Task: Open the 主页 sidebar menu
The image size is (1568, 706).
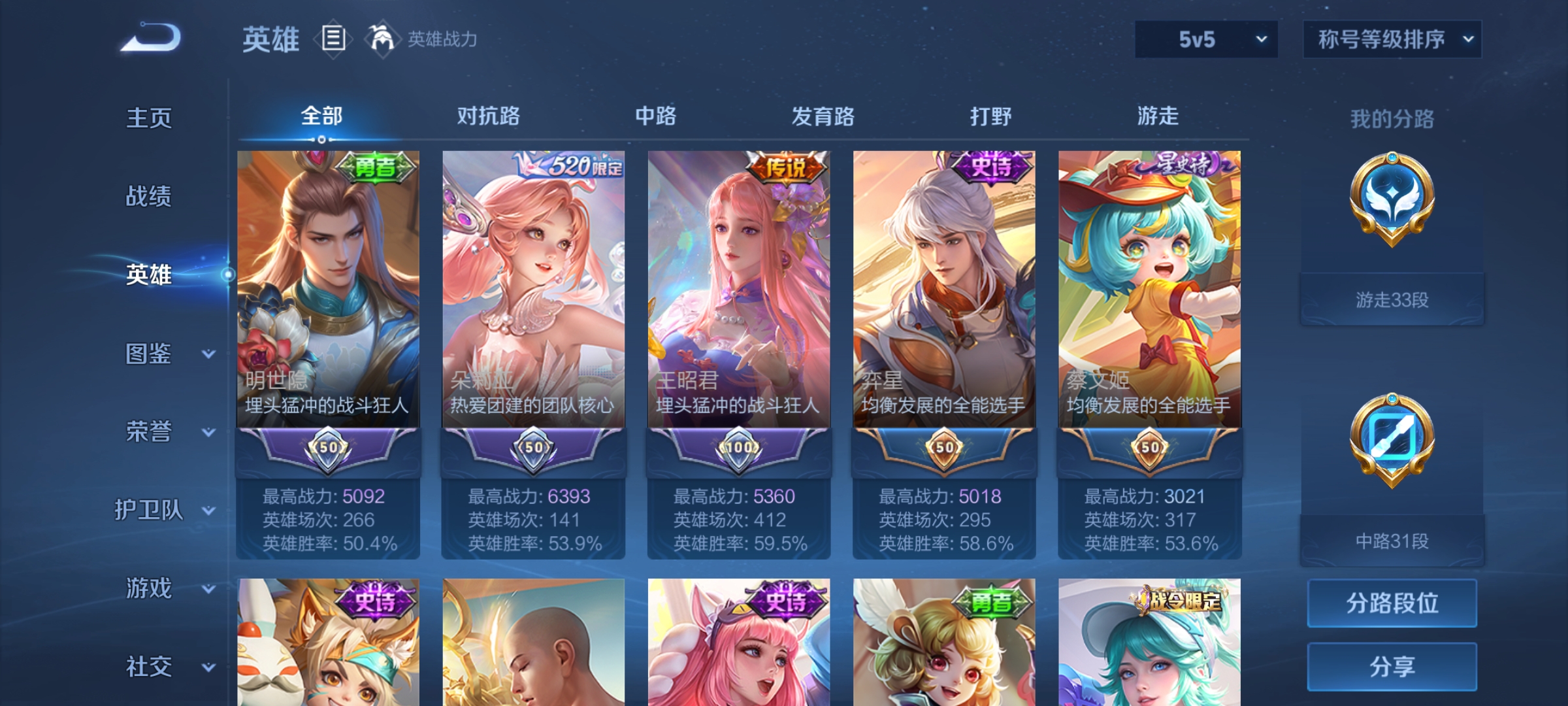Action: click(149, 118)
